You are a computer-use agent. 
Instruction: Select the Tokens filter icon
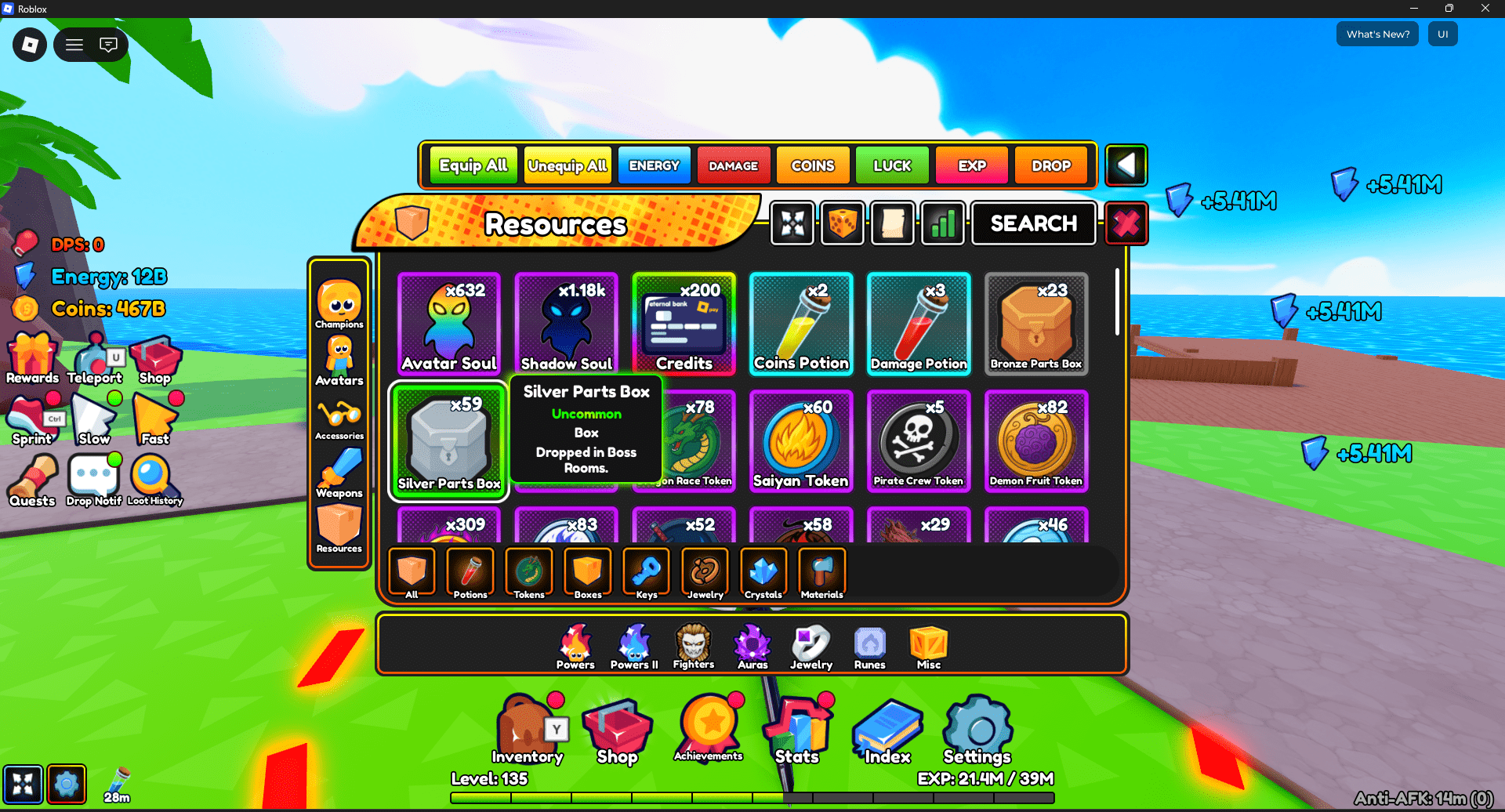tap(529, 573)
